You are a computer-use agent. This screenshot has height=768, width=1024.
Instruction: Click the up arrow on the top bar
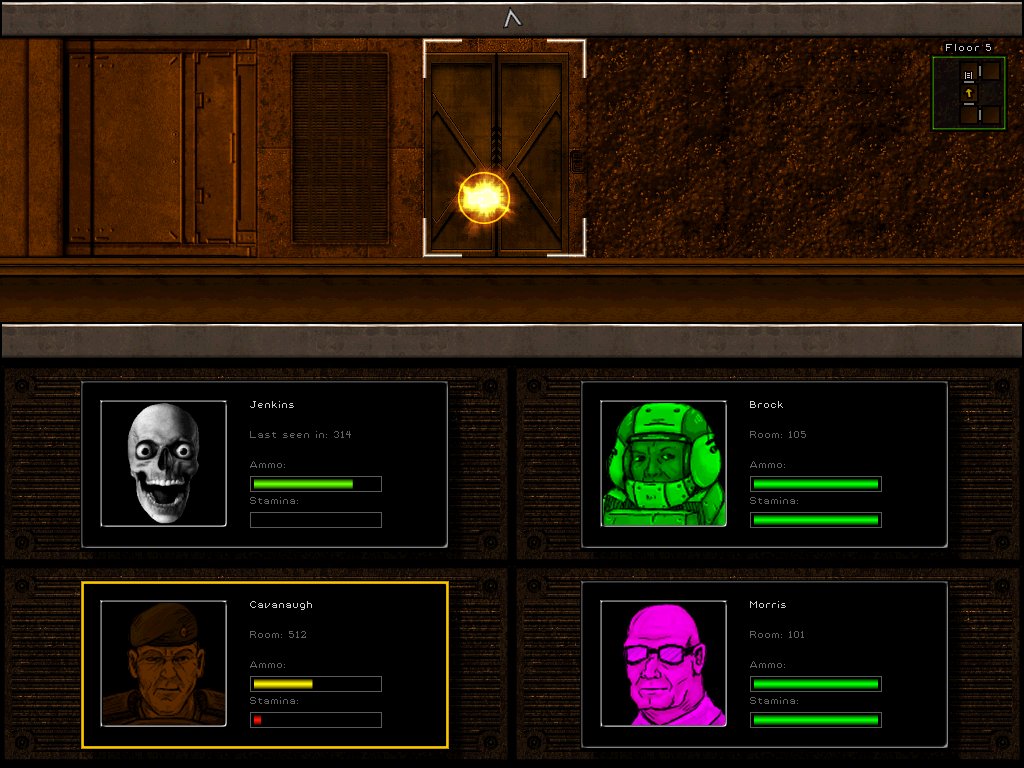pos(512,17)
